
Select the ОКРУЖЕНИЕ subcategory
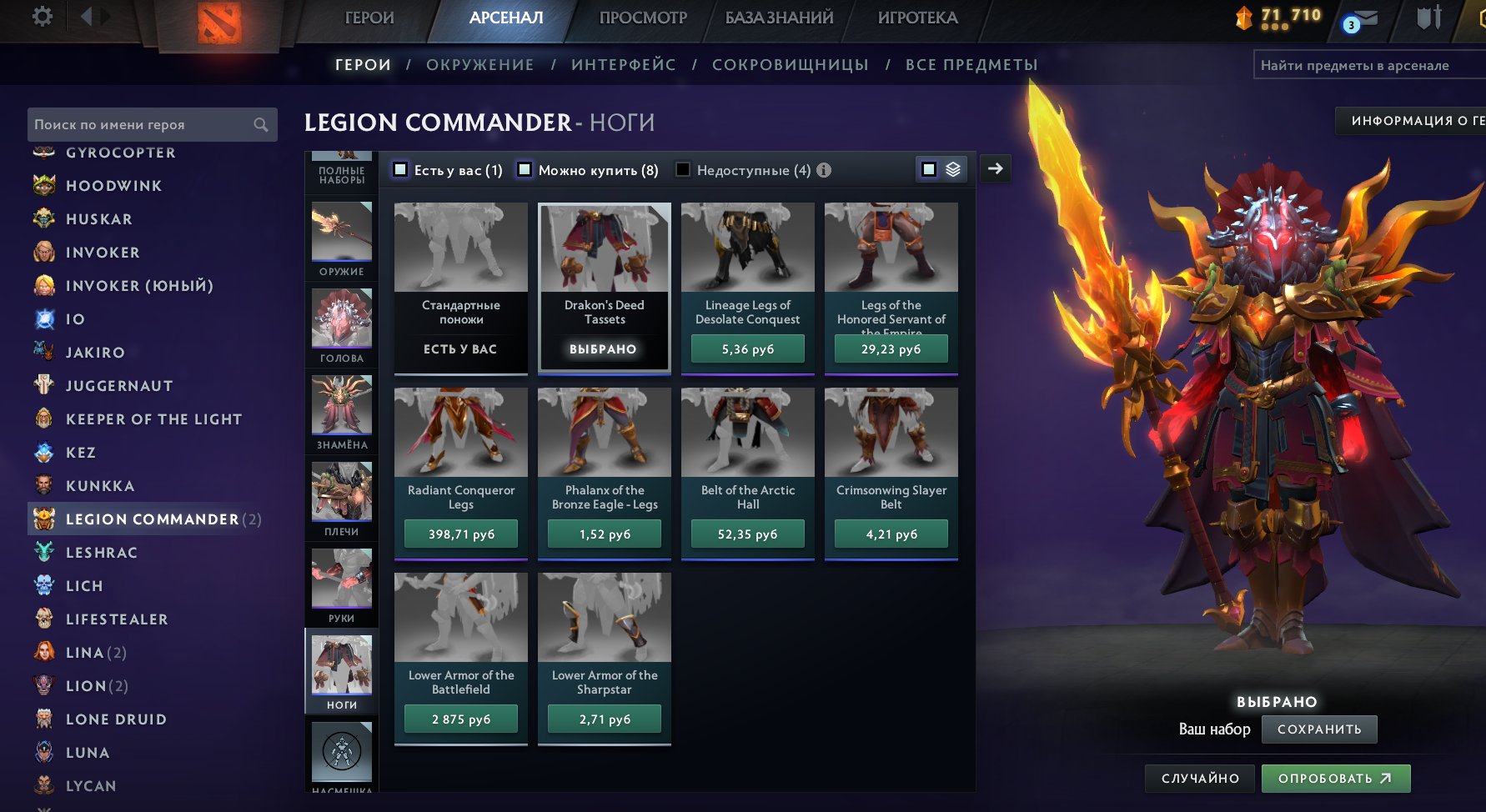click(x=480, y=65)
